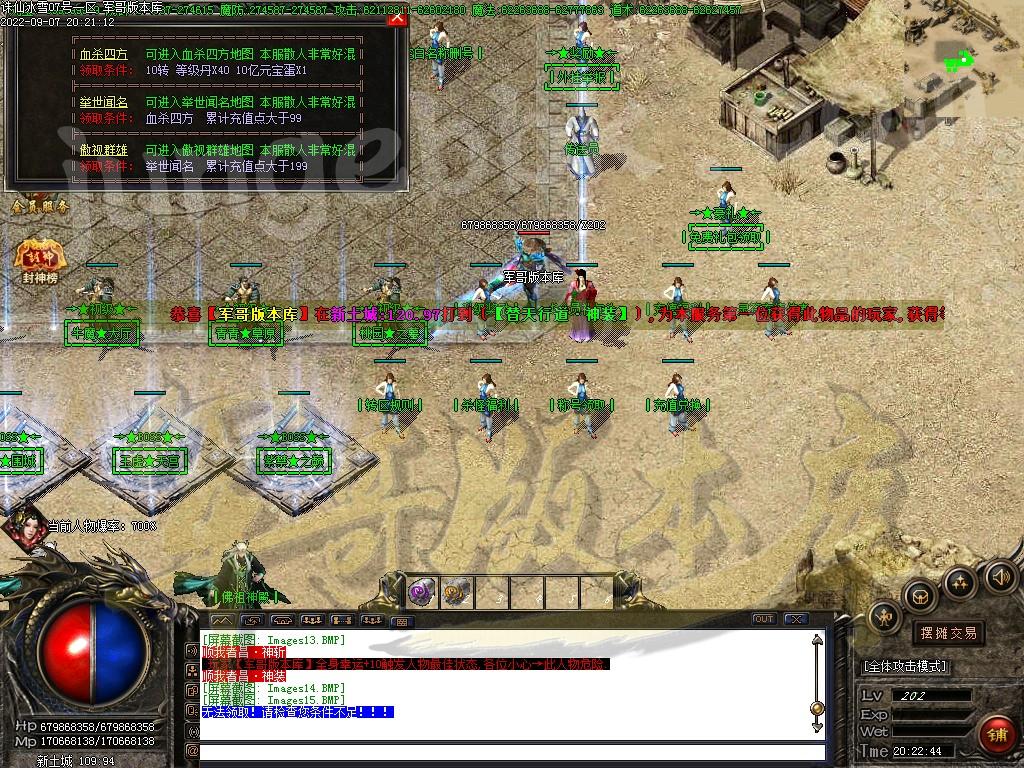Screen dimensions: 1024x768
Task: Open the character equipment round icon
Action: click(885, 616)
